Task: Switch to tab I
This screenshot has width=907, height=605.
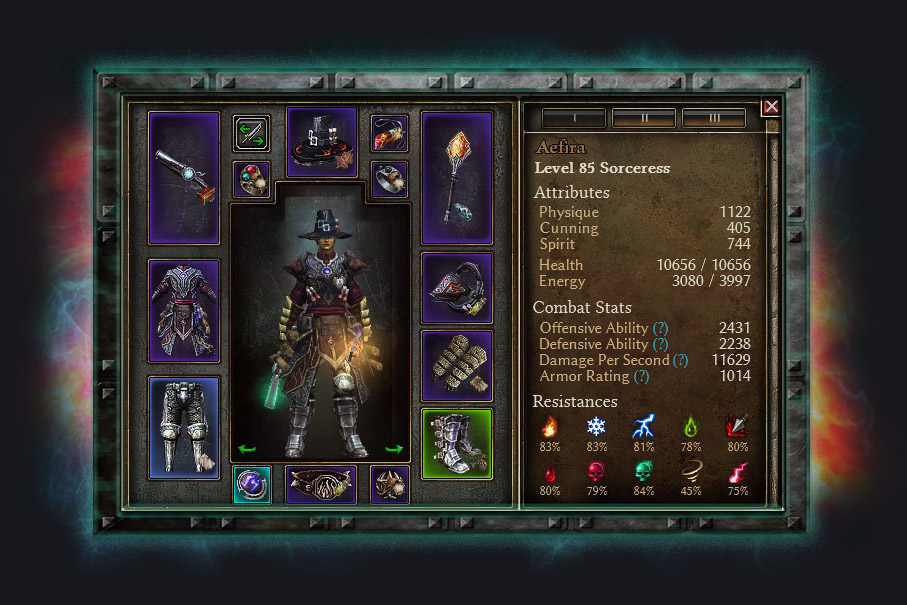Action: [573, 118]
